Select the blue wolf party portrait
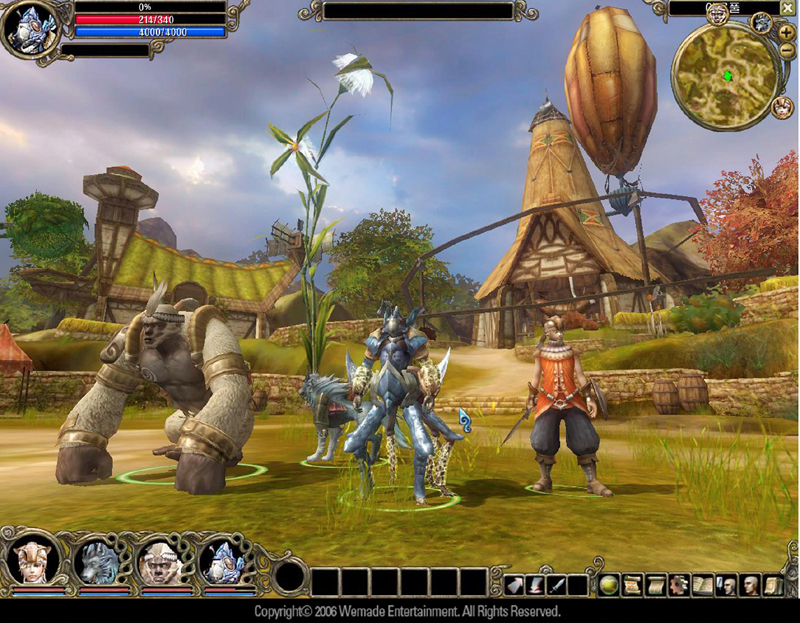This screenshot has height=623, width=800. 97,562
